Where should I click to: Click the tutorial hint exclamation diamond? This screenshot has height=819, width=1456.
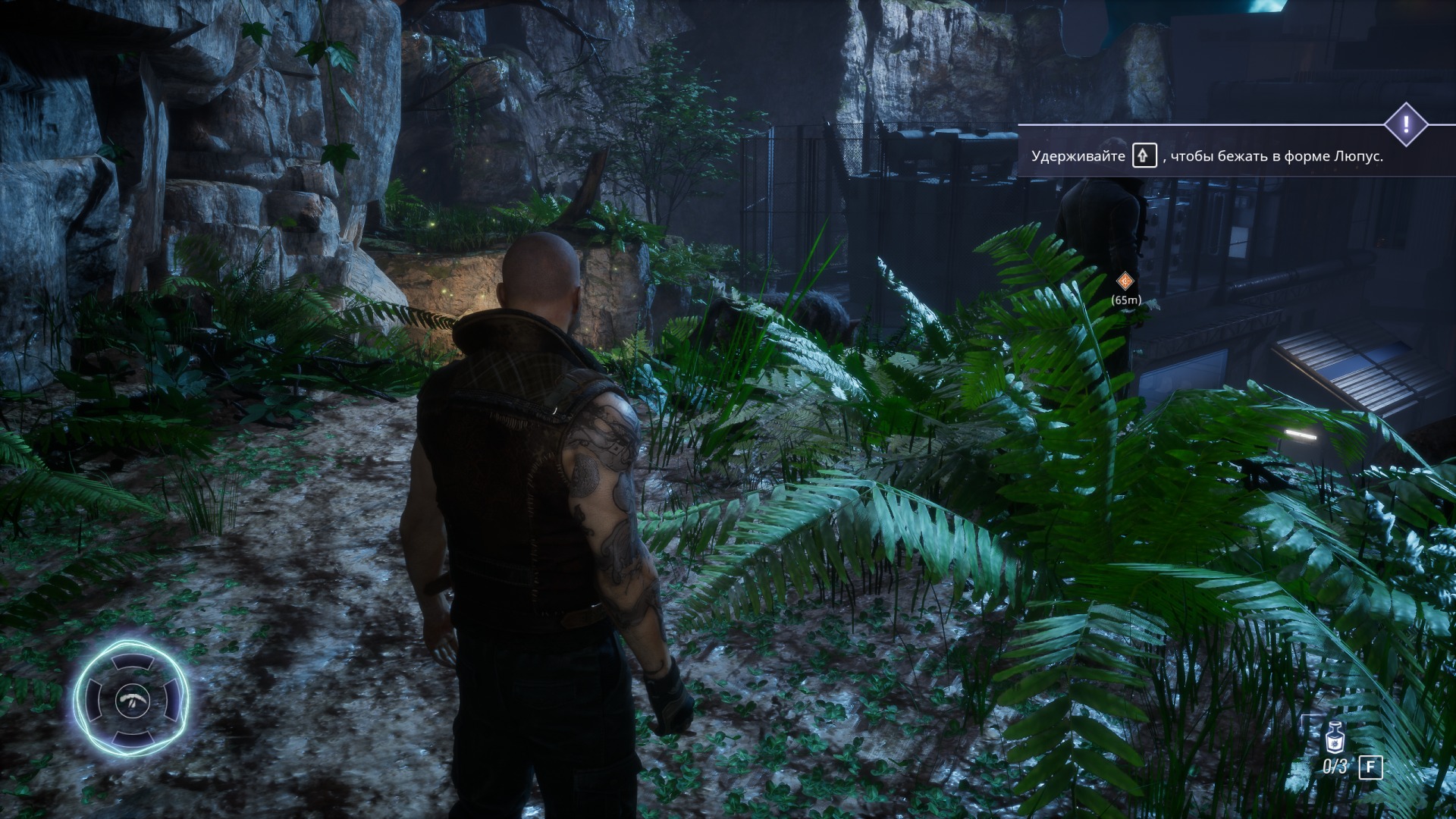coord(1405,124)
